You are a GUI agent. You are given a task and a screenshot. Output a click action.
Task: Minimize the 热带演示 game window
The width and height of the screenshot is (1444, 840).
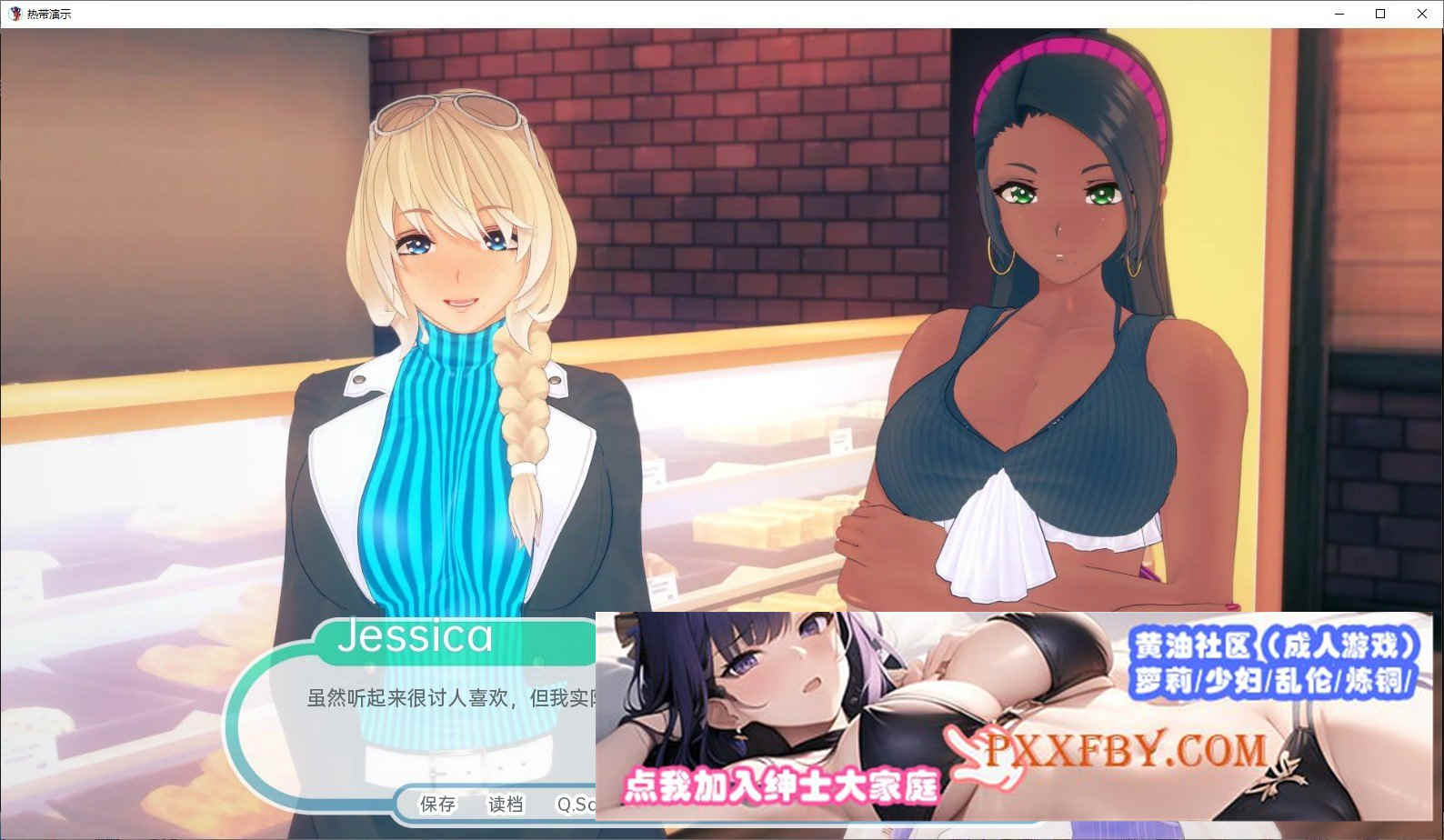pos(1338,14)
